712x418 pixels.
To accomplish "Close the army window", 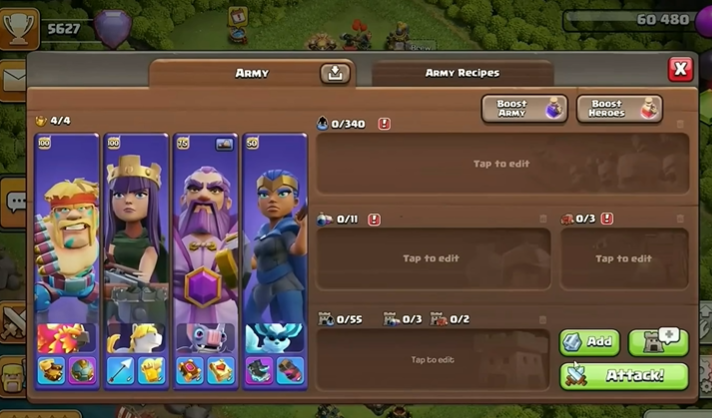I will point(680,68).
